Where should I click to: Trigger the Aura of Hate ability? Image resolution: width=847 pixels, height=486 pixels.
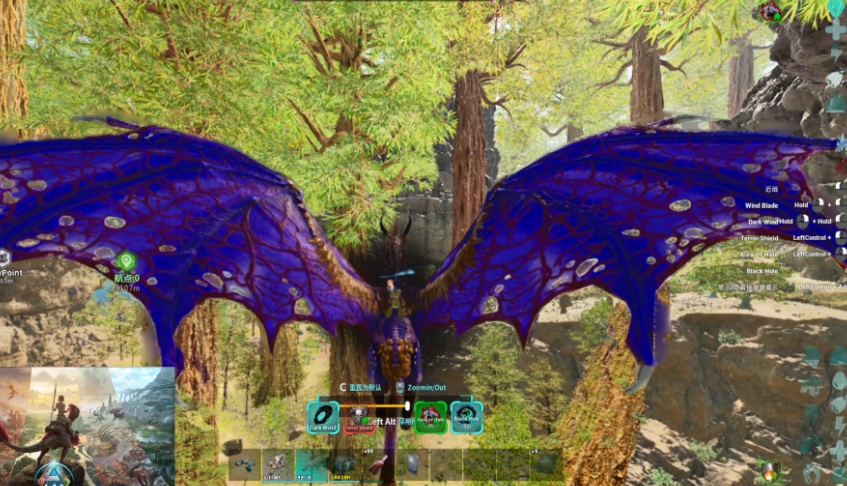coord(430,415)
